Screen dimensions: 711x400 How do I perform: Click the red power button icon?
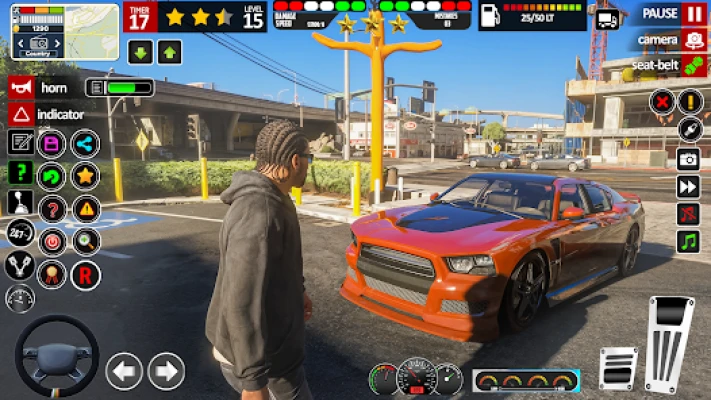(x=51, y=241)
